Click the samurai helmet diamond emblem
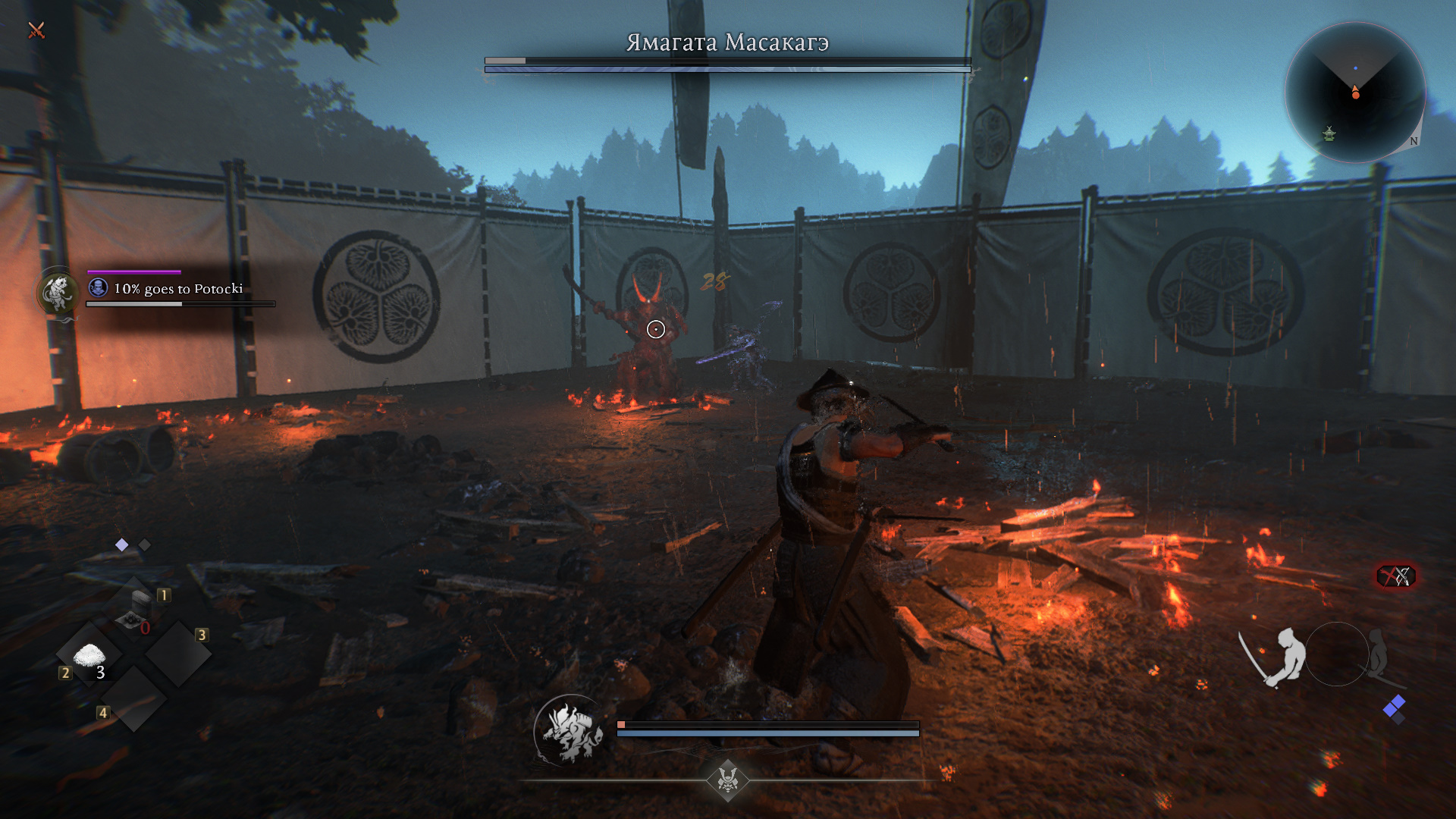Viewport: 1456px width, 819px height. (728, 779)
